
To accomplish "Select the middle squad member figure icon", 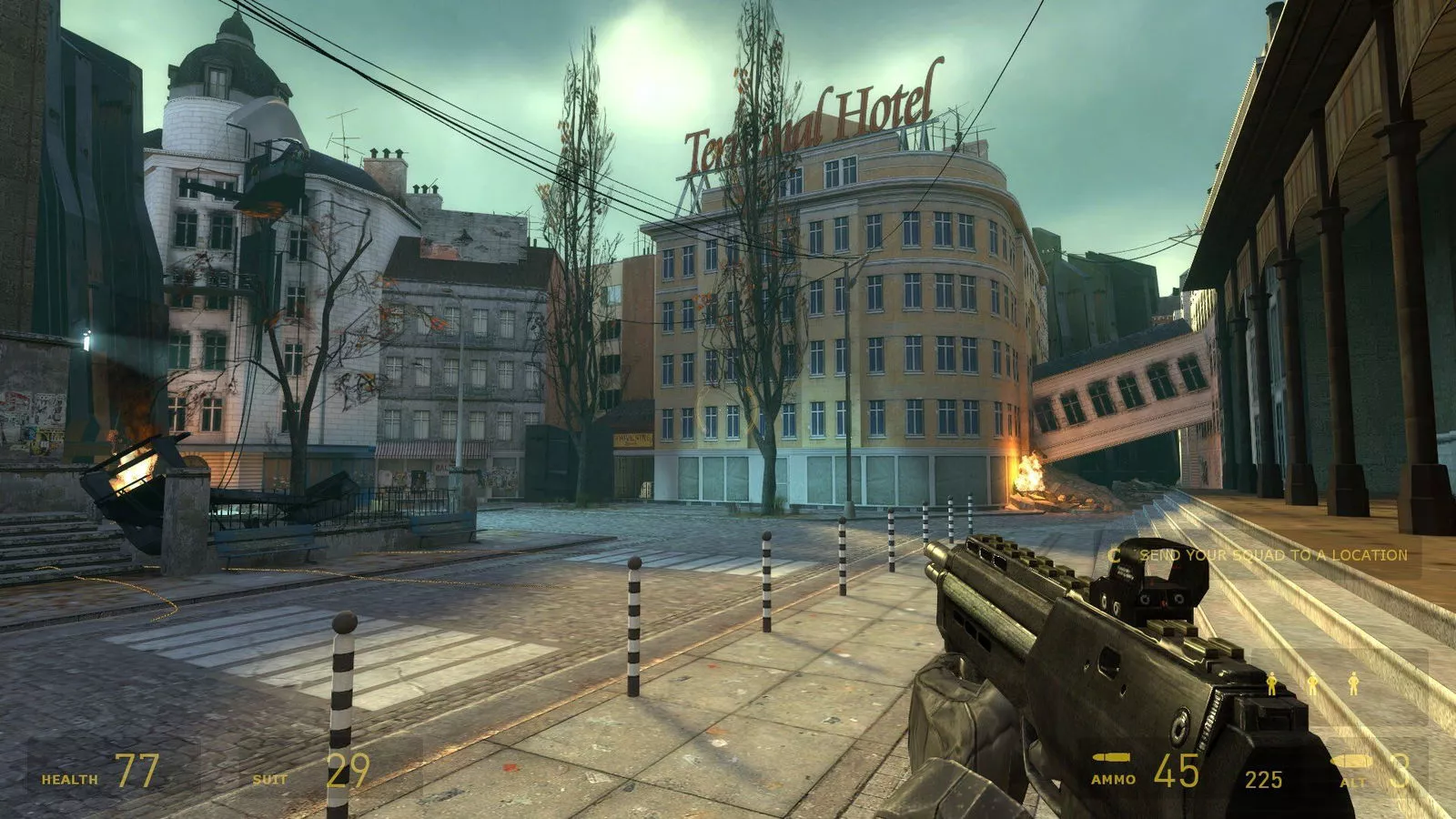I will [1313, 682].
